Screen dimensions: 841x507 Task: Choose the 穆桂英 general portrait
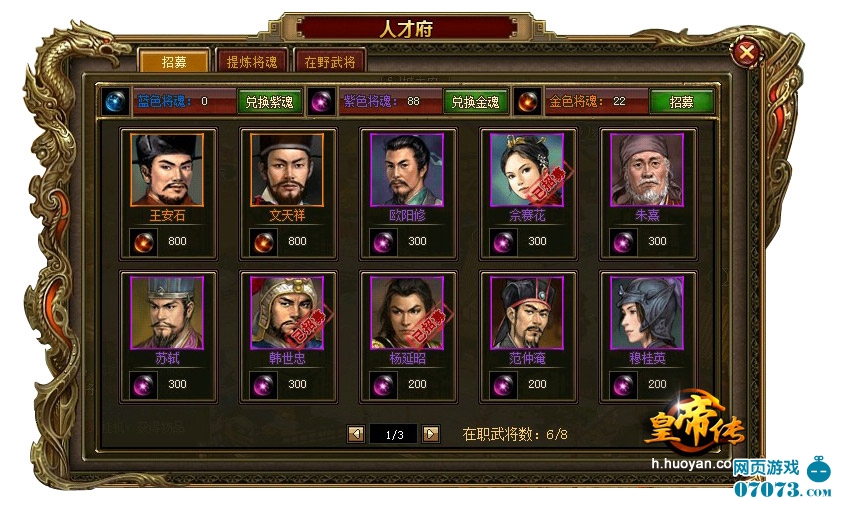click(647, 313)
